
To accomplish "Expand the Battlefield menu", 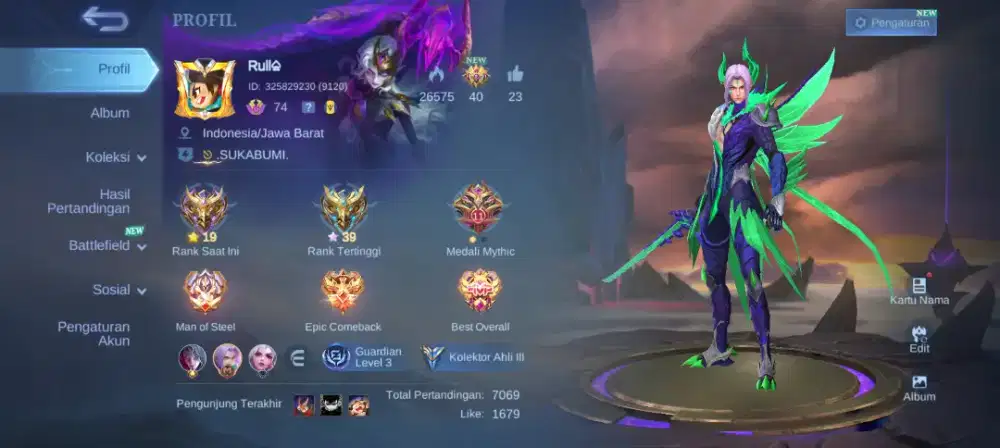I will [106, 245].
